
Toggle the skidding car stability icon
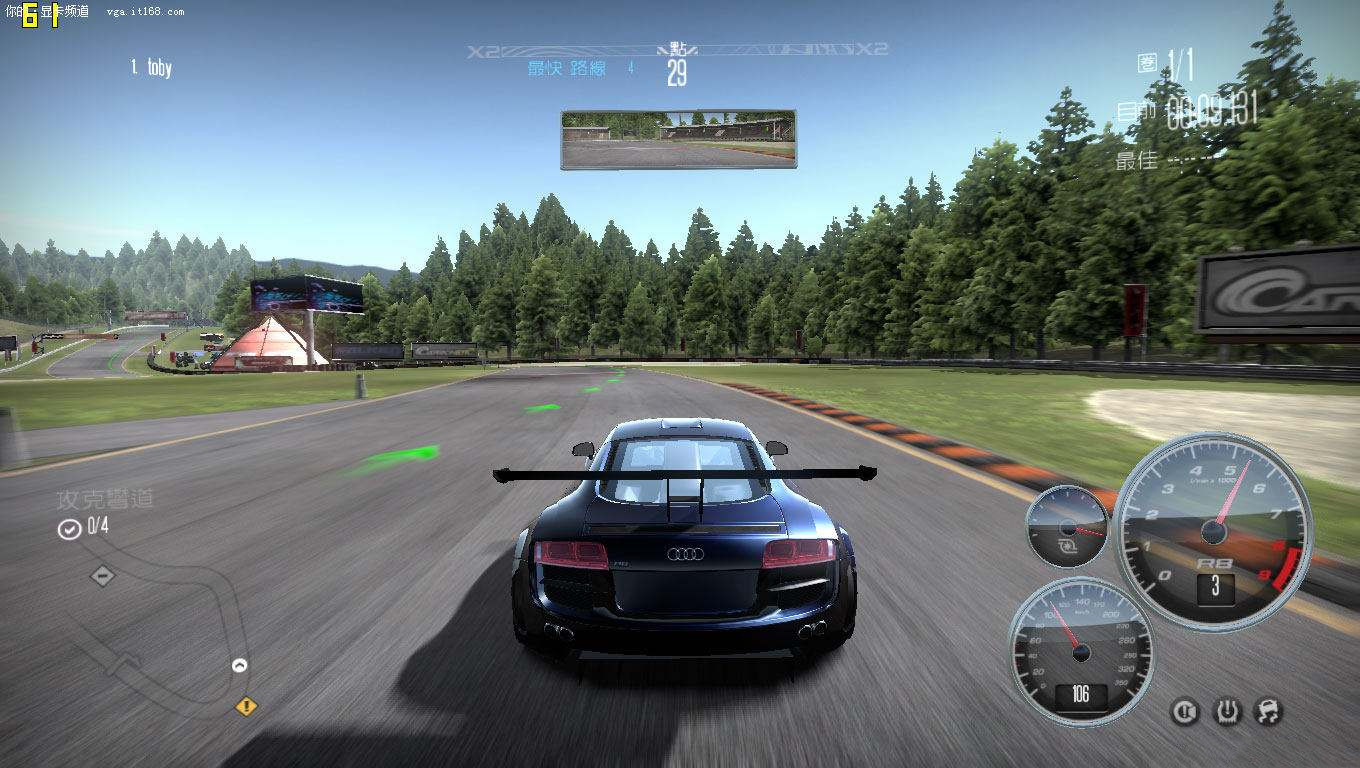pos(1268,711)
